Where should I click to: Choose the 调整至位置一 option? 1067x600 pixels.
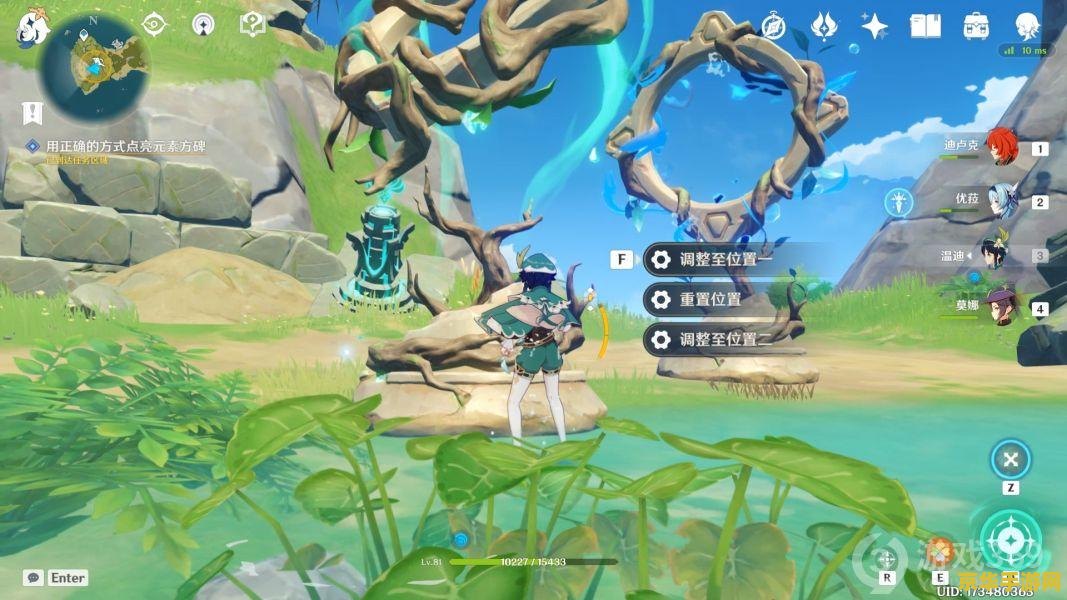click(726, 259)
